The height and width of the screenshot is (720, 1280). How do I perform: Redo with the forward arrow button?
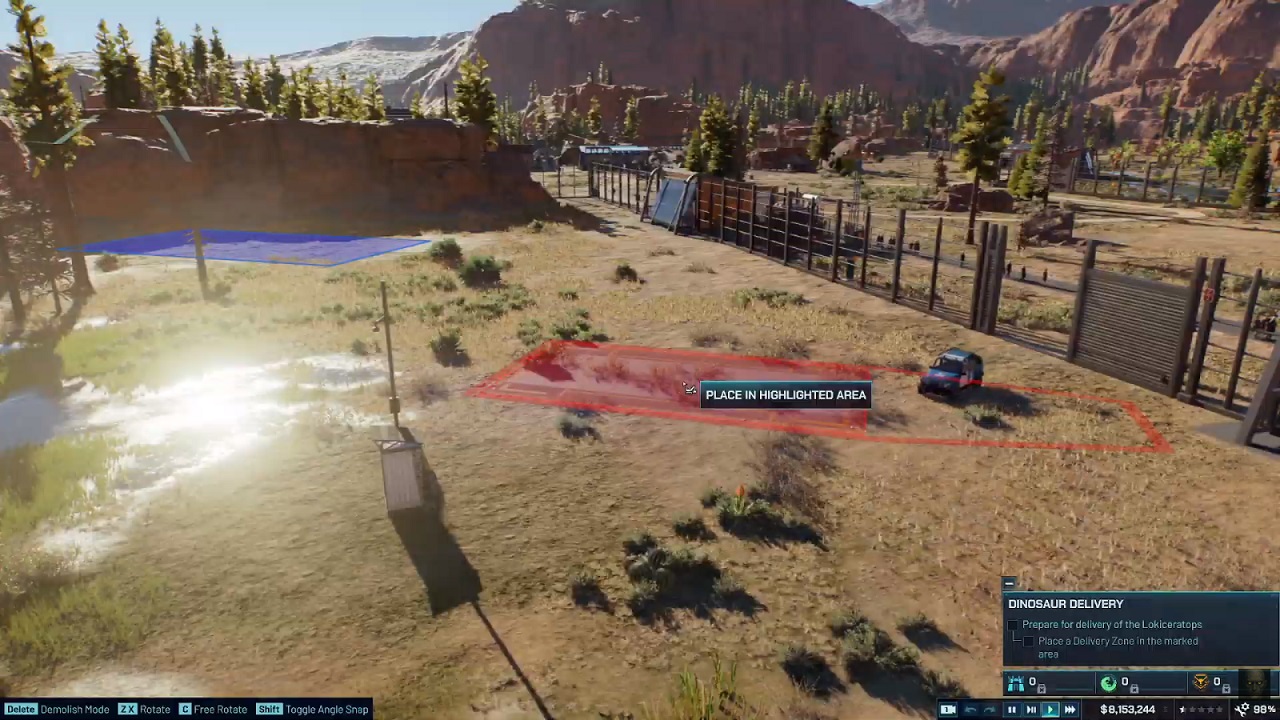(x=989, y=710)
